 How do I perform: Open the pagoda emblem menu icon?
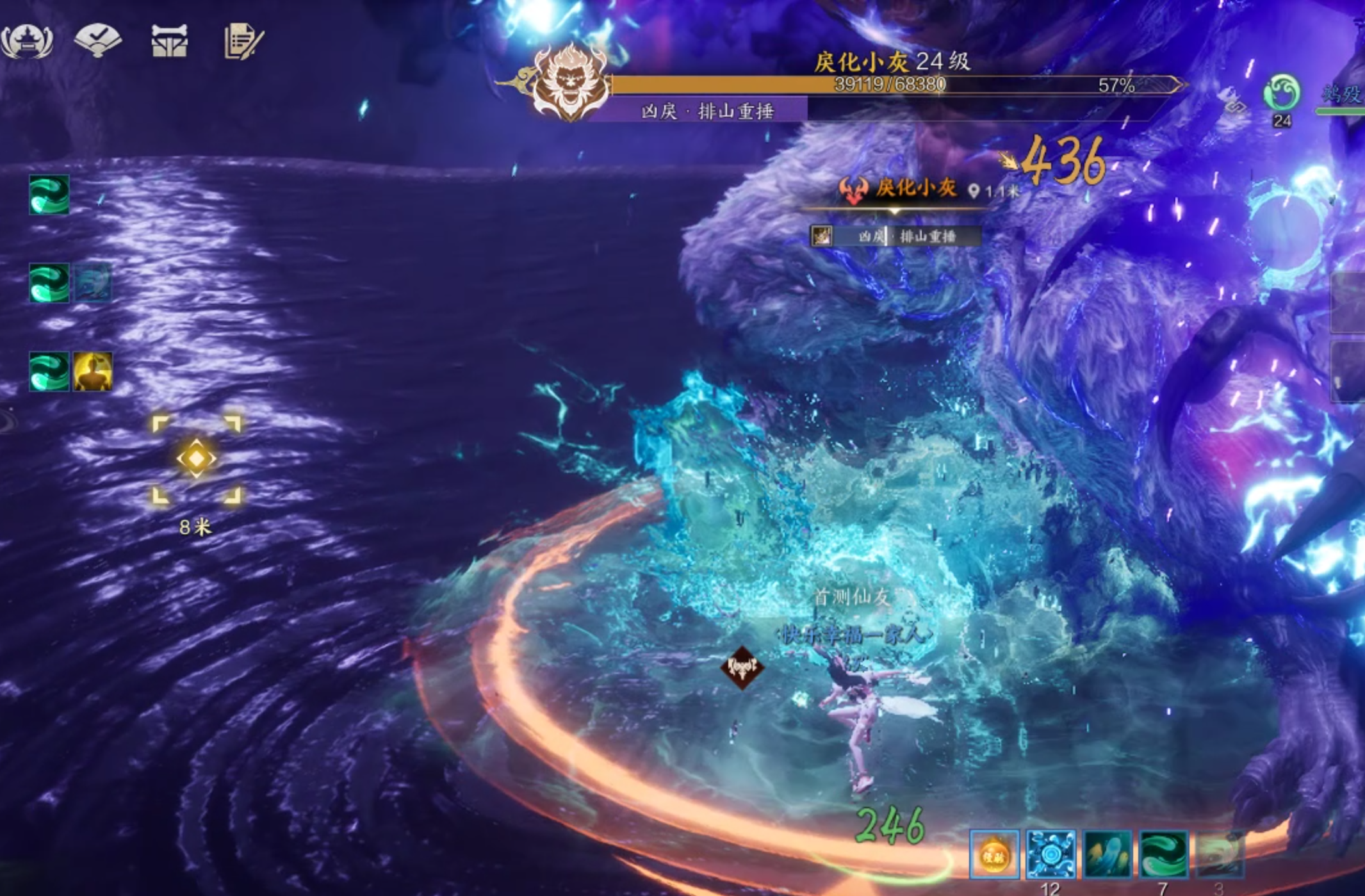[27, 41]
